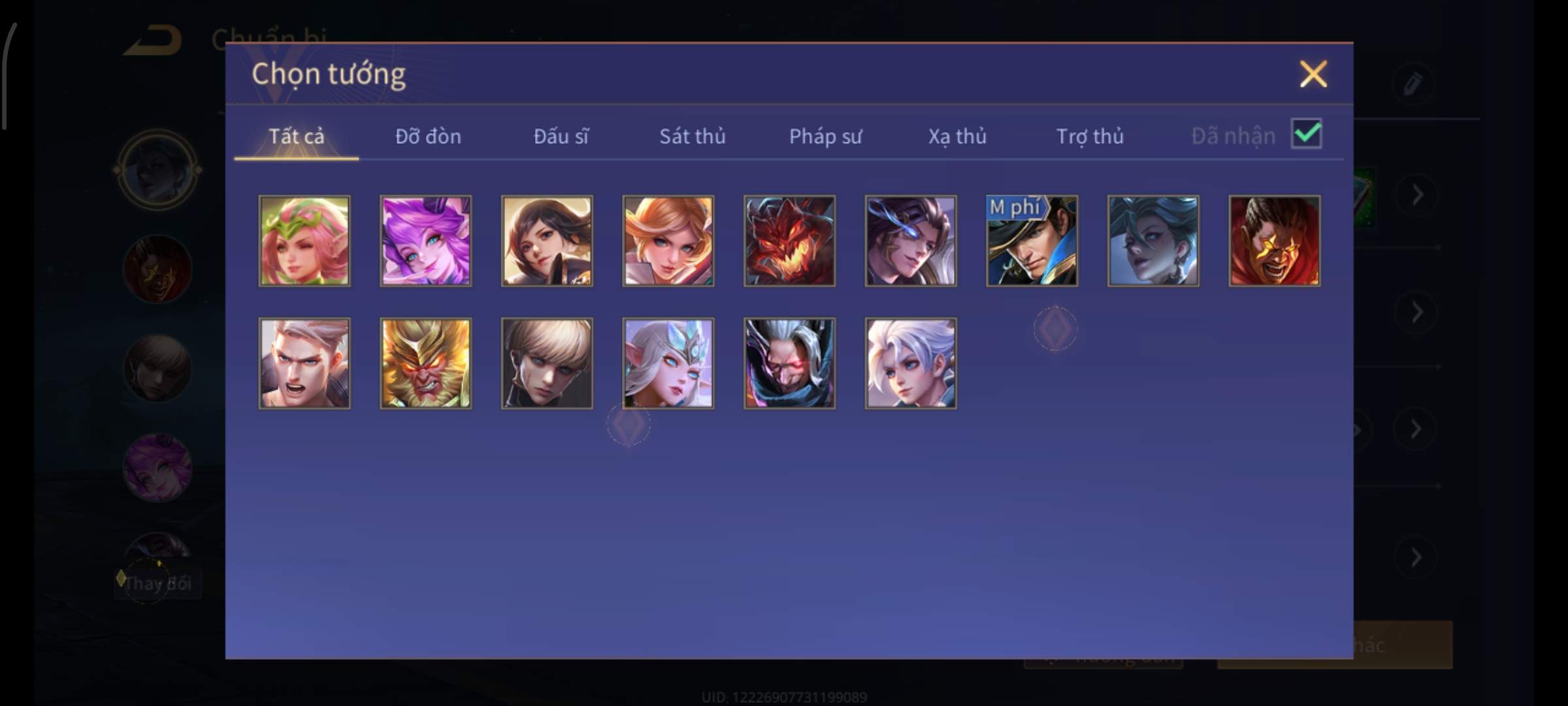Toggle the Đã nhận checkbox
The width and height of the screenshot is (1568, 706).
pos(1306,134)
